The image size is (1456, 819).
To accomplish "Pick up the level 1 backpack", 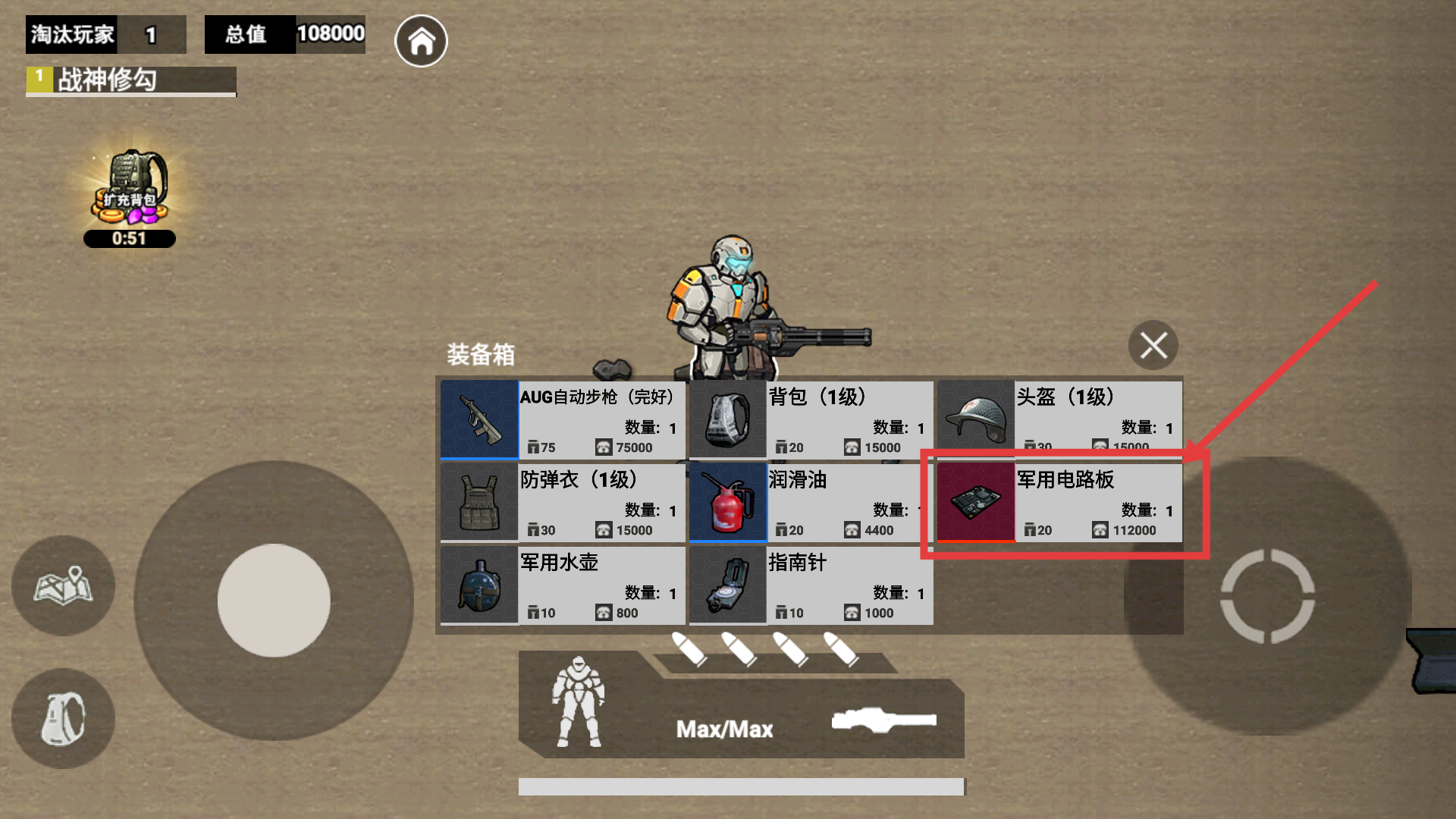I will click(811, 420).
